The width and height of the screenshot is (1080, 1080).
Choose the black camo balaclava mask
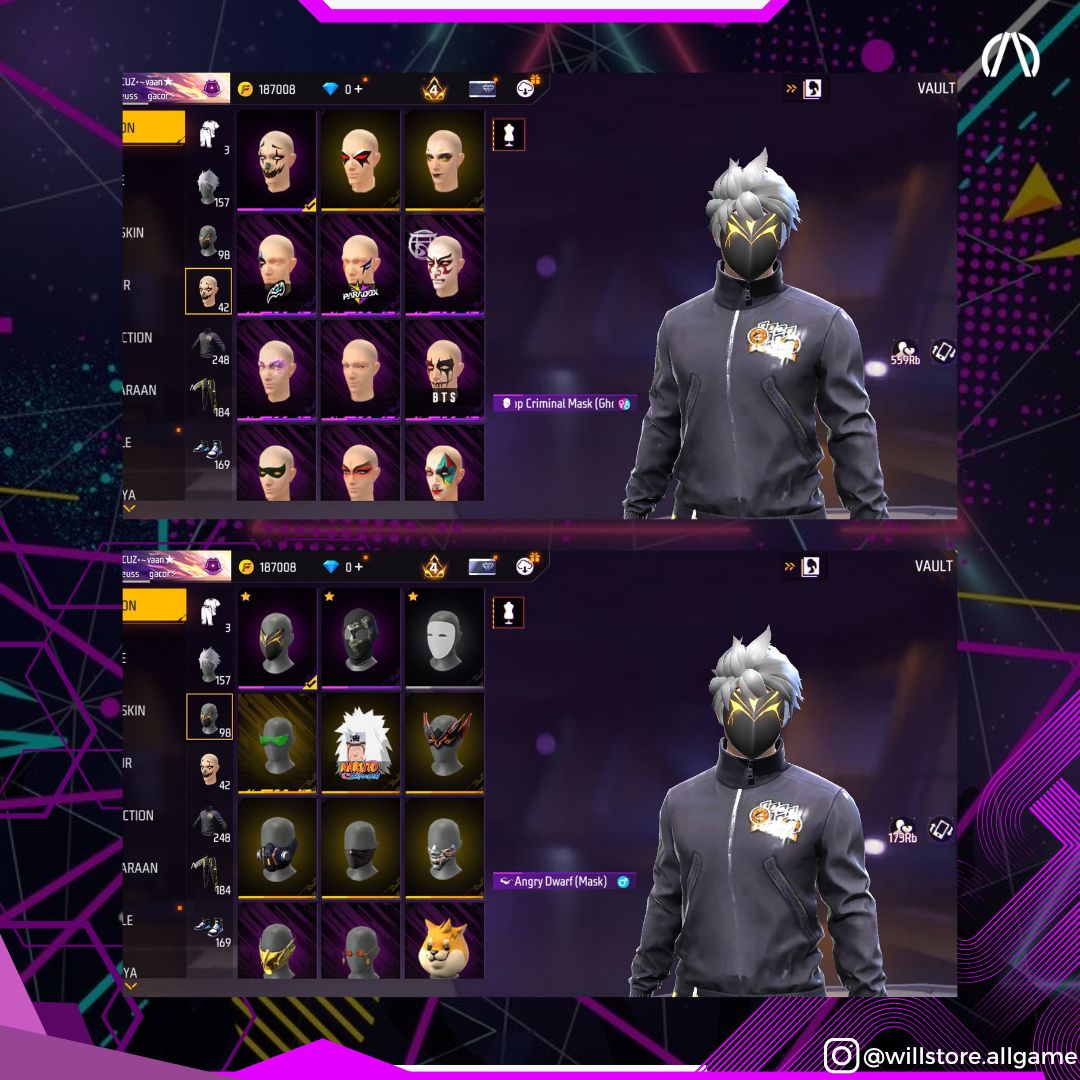(x=360, y=638)
